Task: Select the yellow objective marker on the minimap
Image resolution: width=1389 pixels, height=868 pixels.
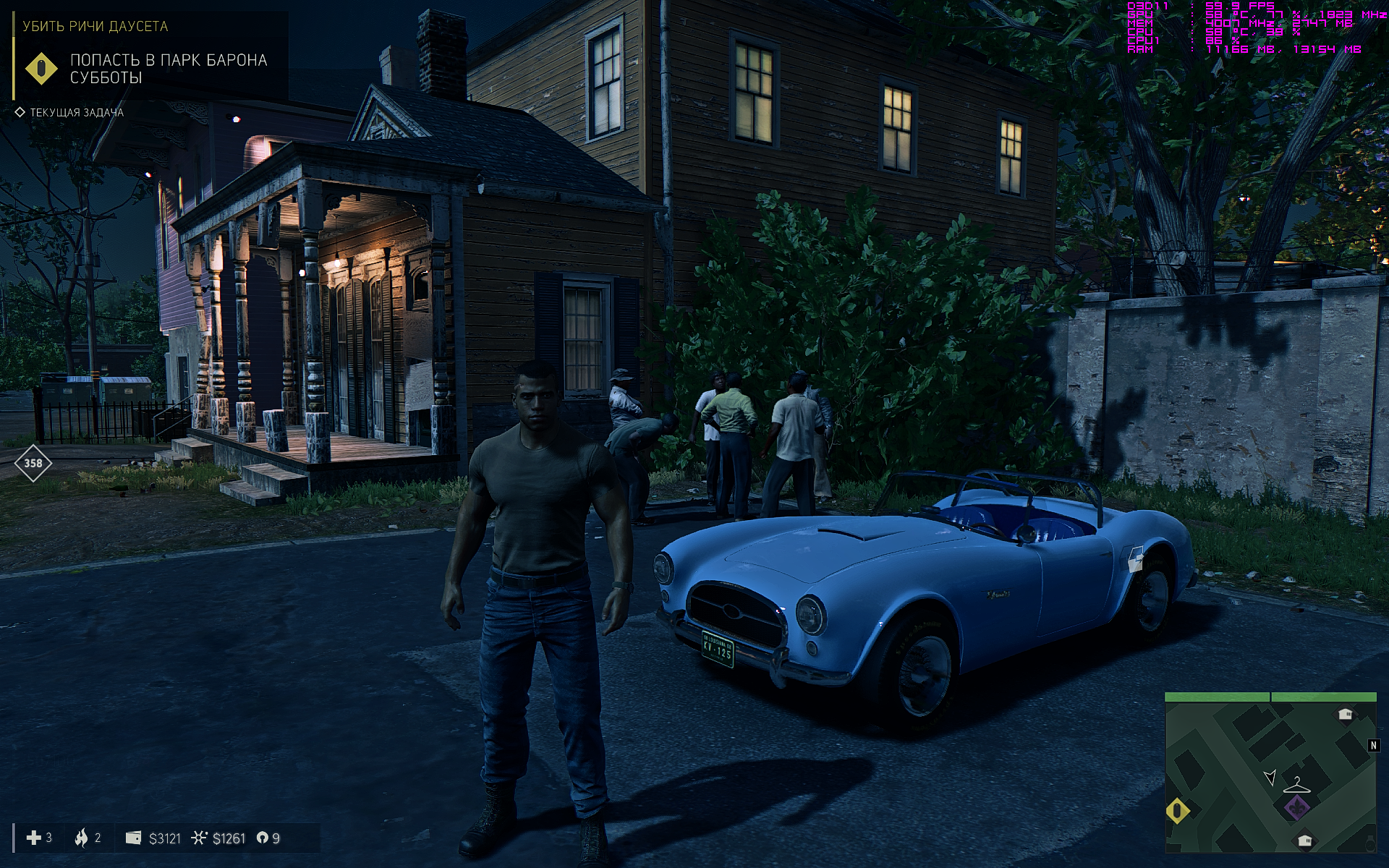Action: click(1178, 810)
